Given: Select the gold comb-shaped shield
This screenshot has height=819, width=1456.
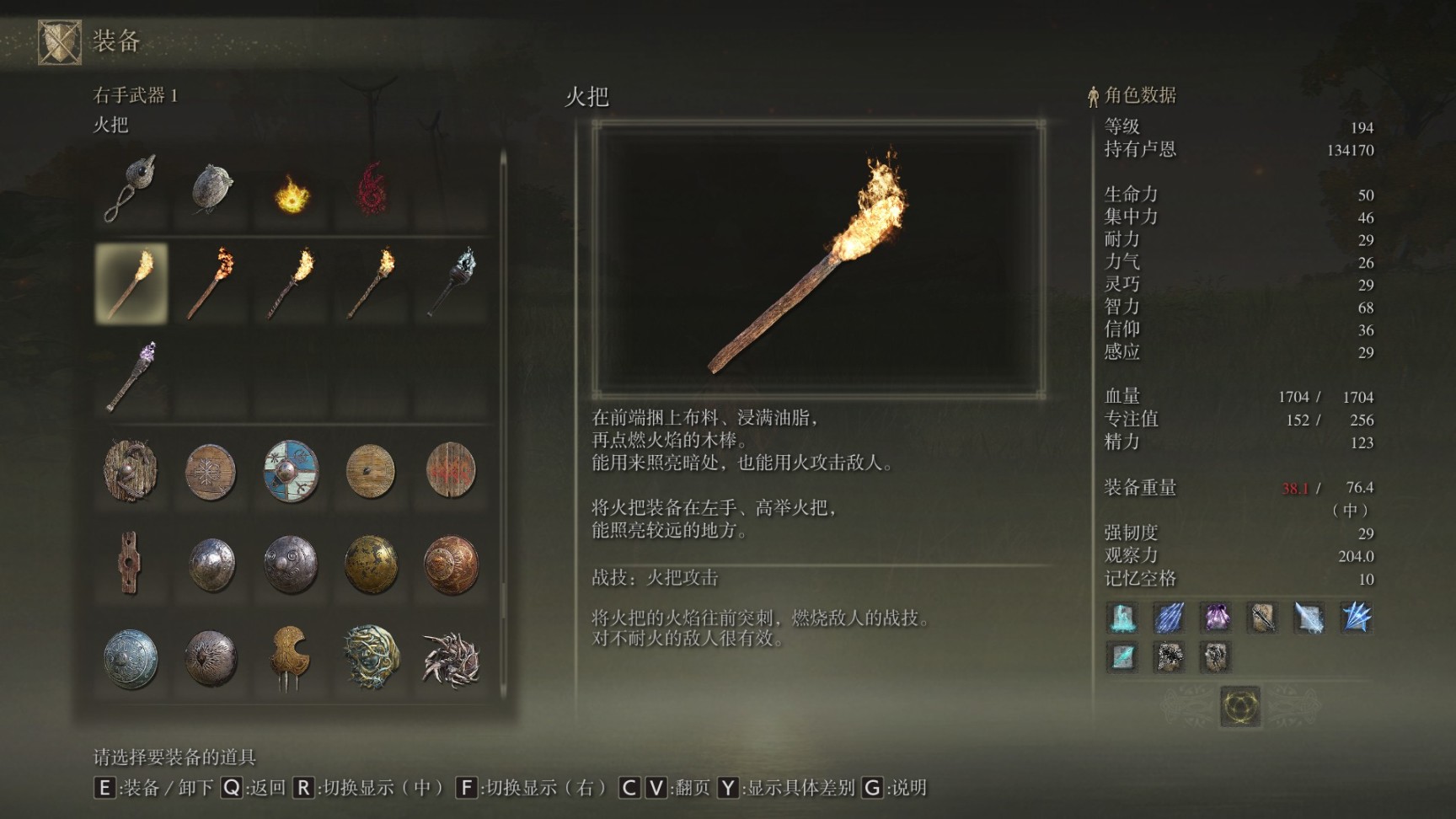Looking at the screenshot, I should tap(291, 656).
